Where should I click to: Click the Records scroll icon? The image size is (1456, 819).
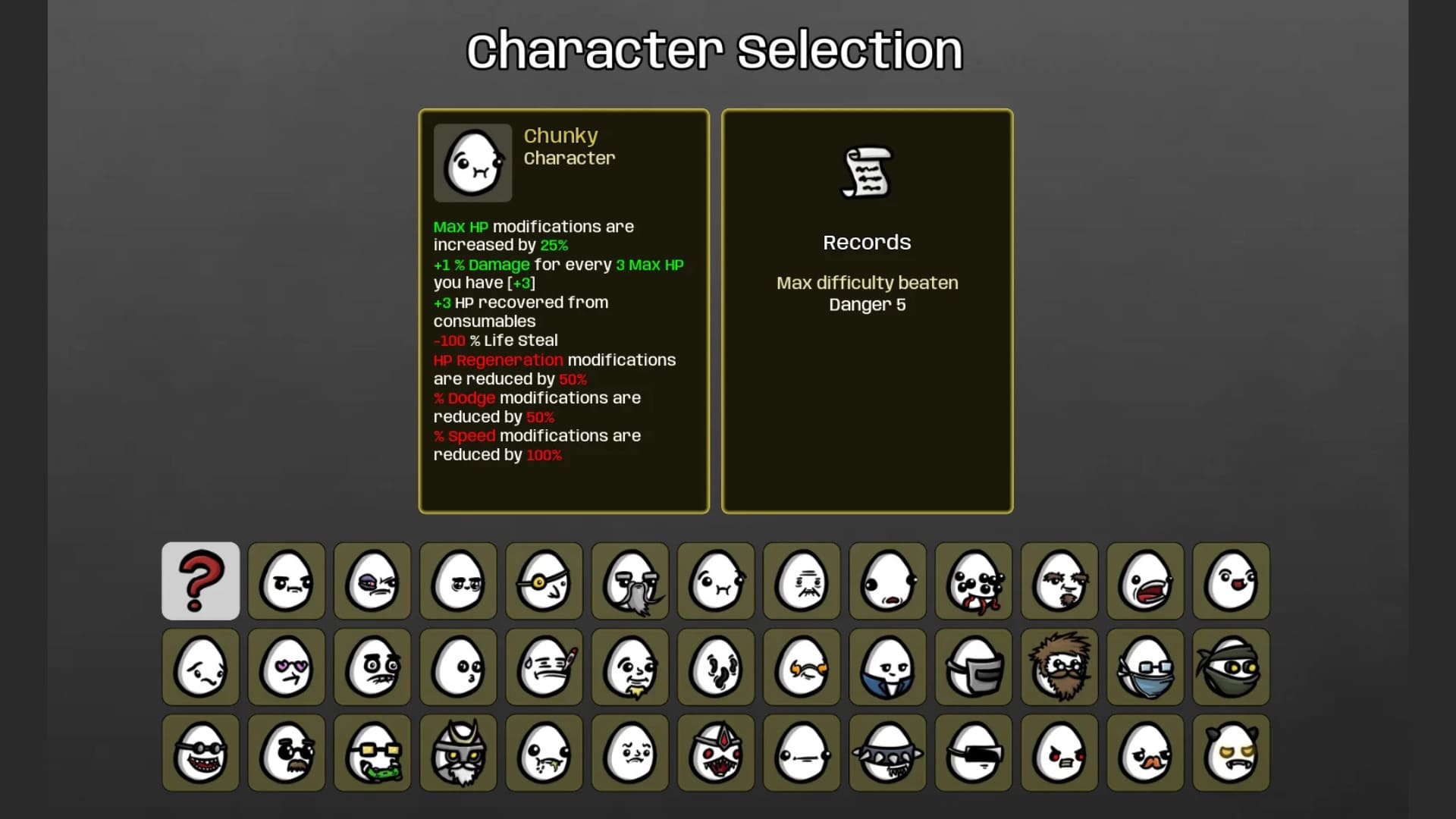[867, 173]
